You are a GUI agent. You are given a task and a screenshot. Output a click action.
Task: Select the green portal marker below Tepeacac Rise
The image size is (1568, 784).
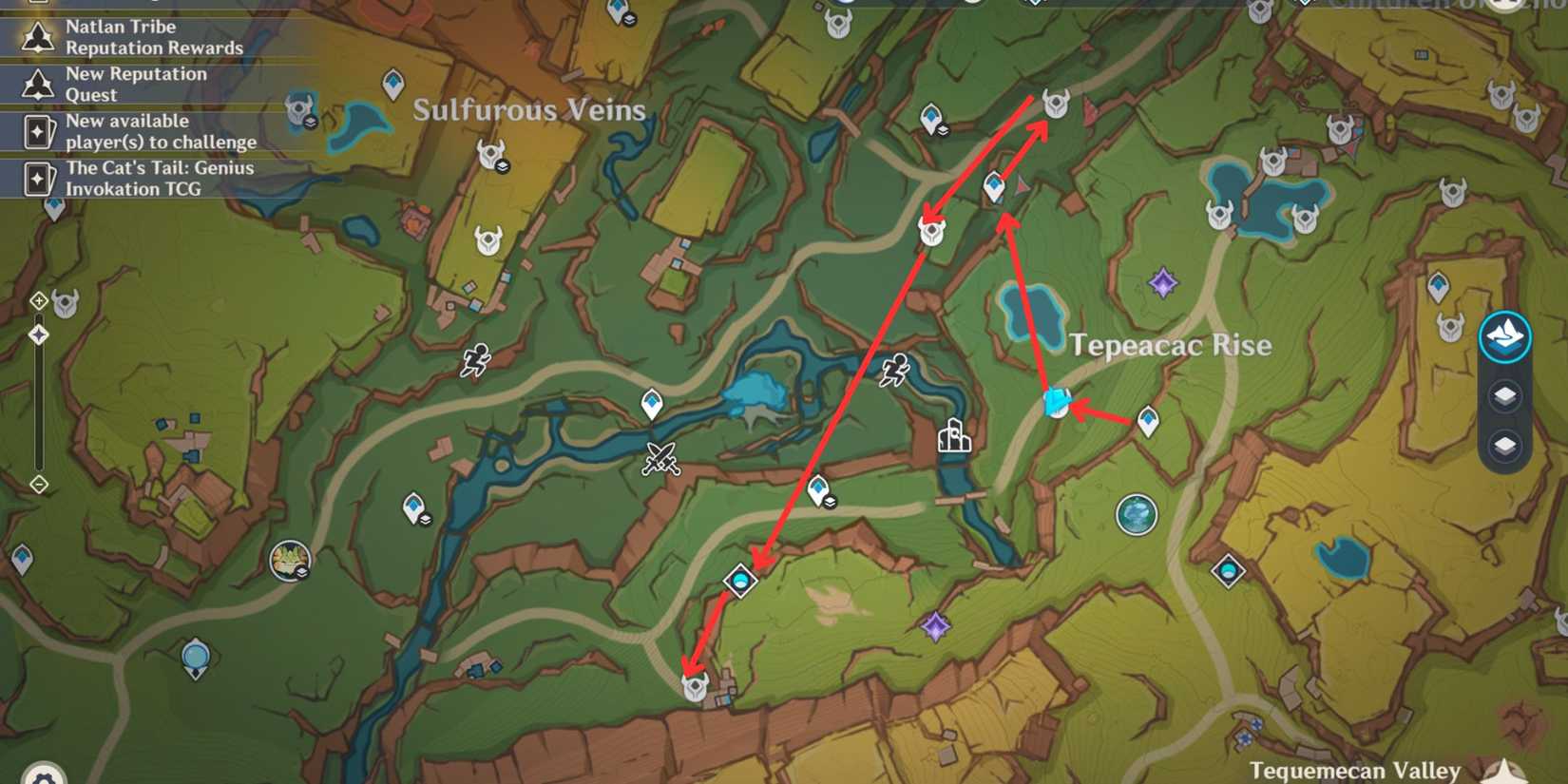[1138, 515]
